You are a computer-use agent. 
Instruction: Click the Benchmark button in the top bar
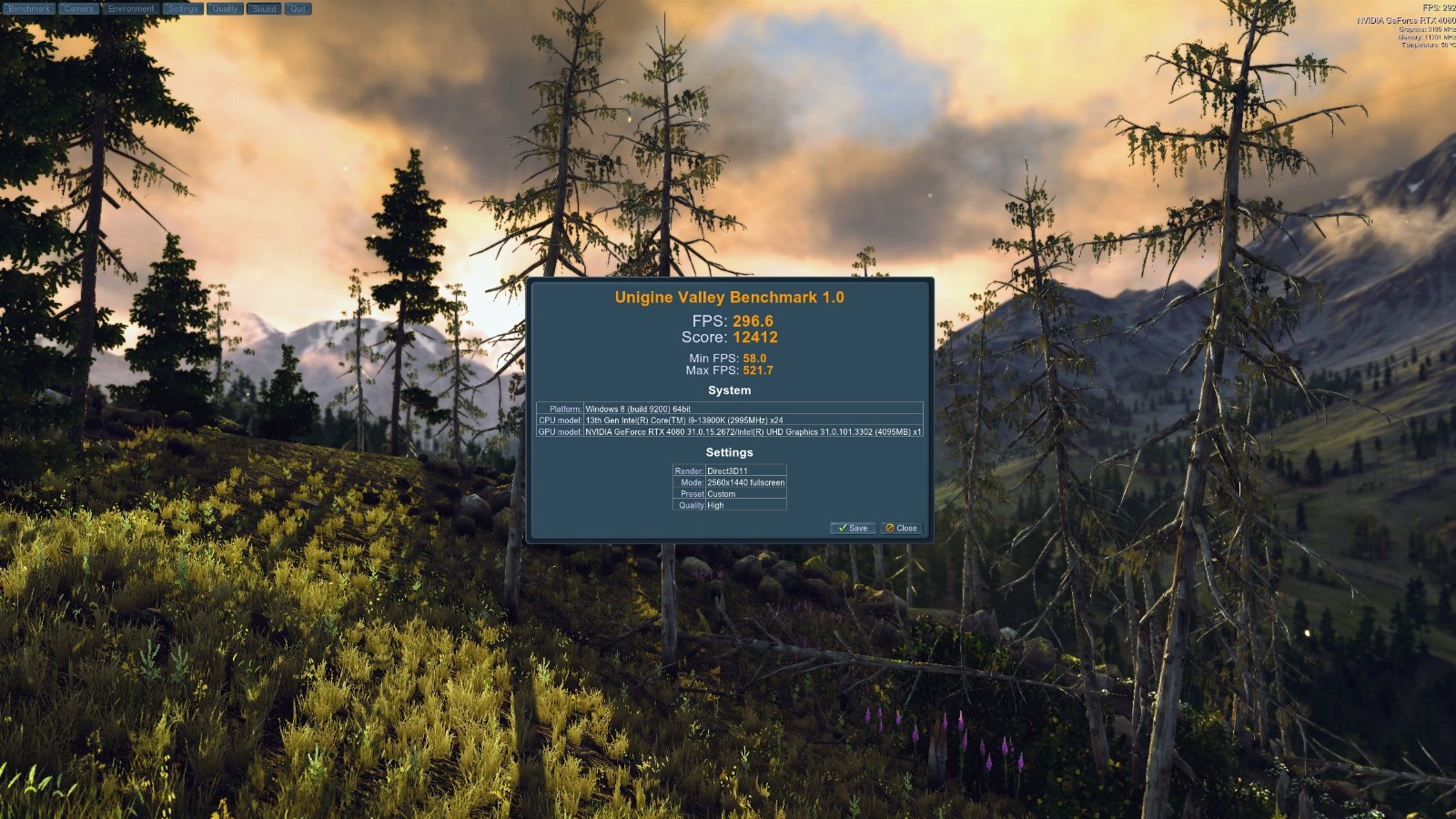click(29, 9)
